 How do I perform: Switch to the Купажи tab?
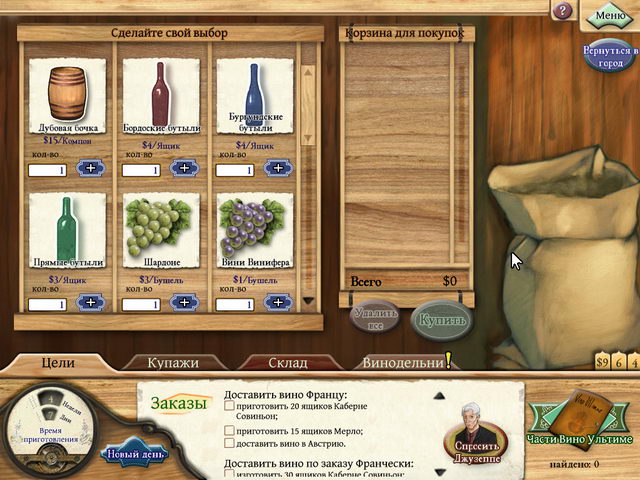coord(173,362)
